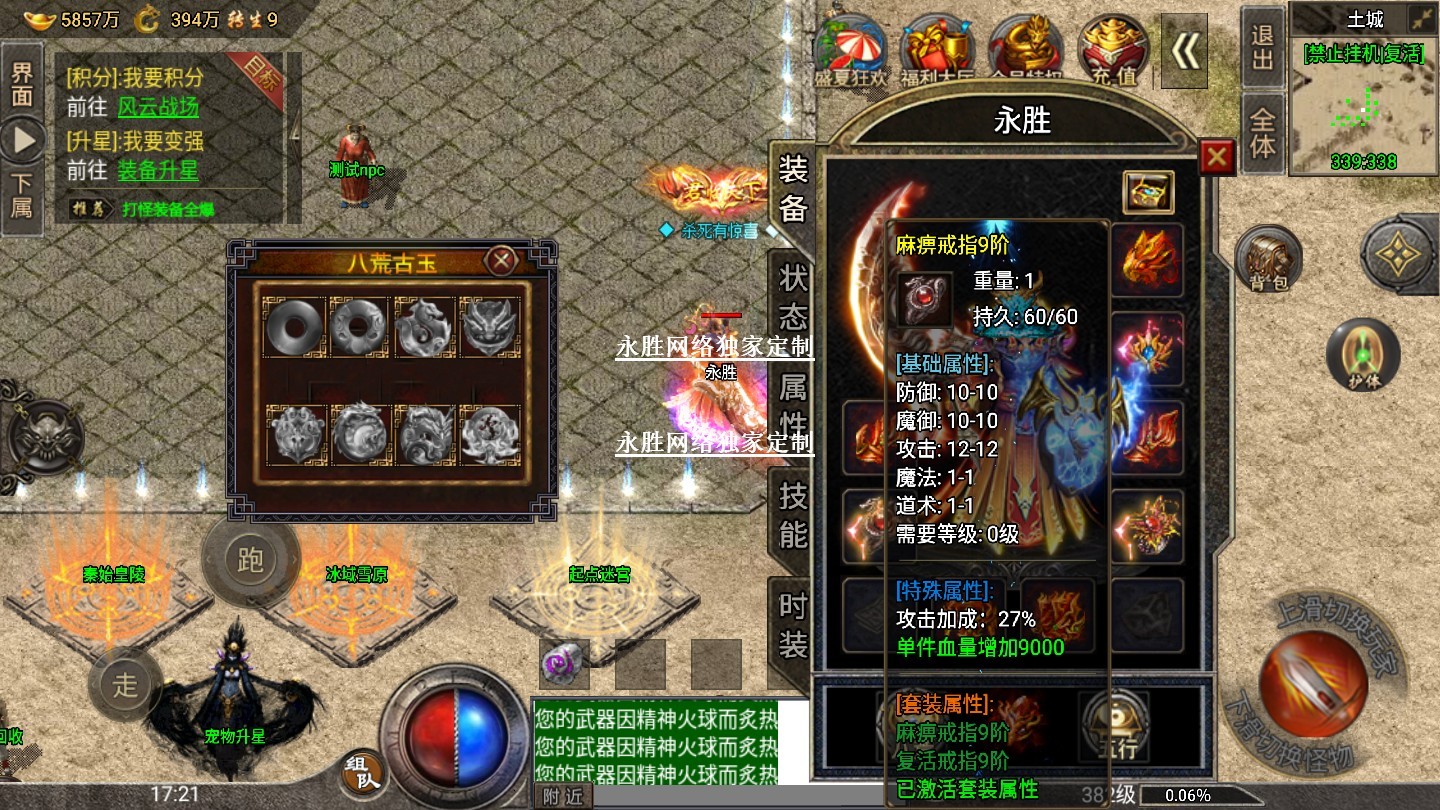Image resolution: width=1440 pixels, height=810 pixels.
Task: Go to the 装备升星 upgrade link
Action: tap(158, 170)
